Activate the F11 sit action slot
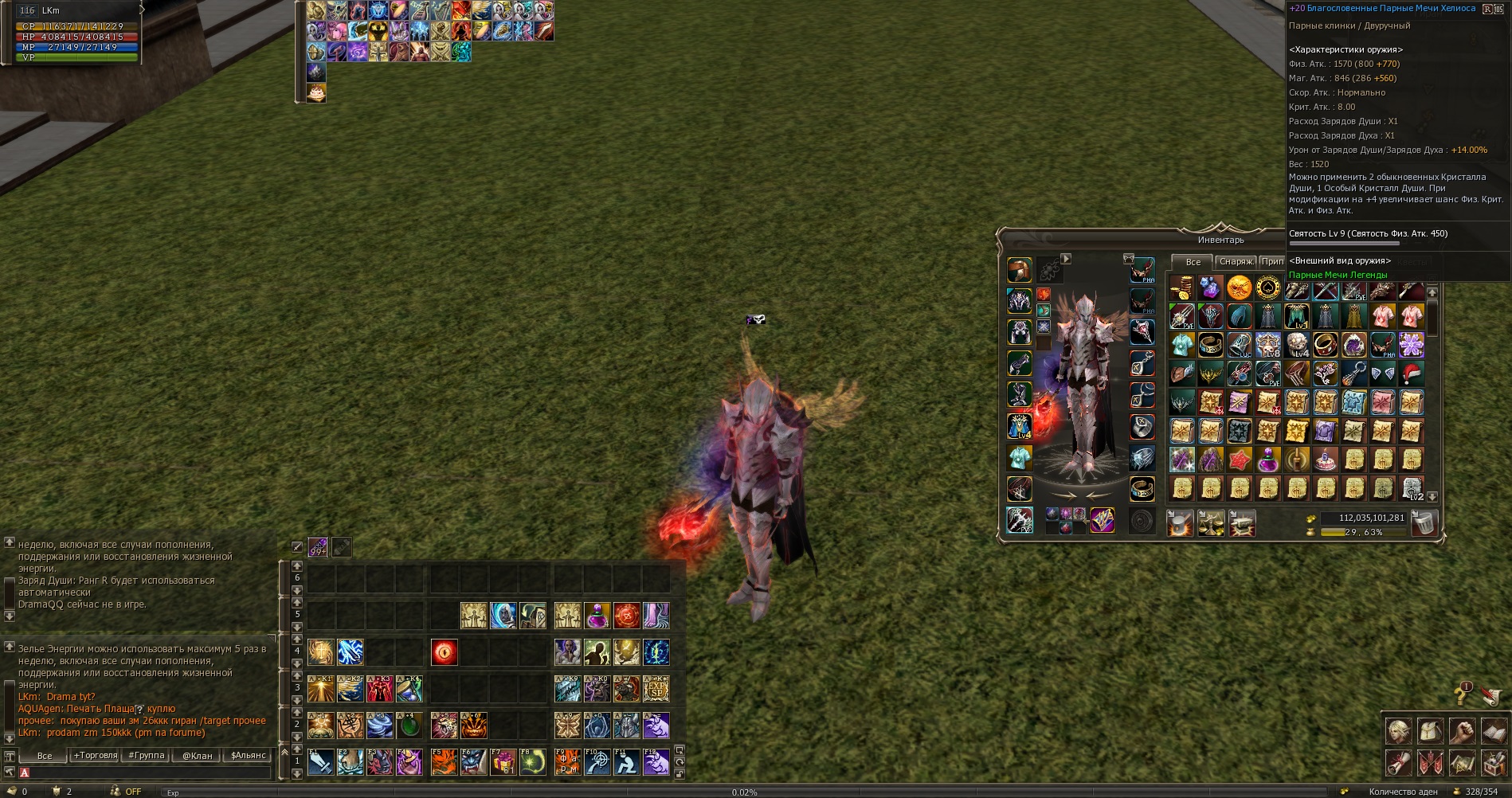1512x798 pixels. 626,762
